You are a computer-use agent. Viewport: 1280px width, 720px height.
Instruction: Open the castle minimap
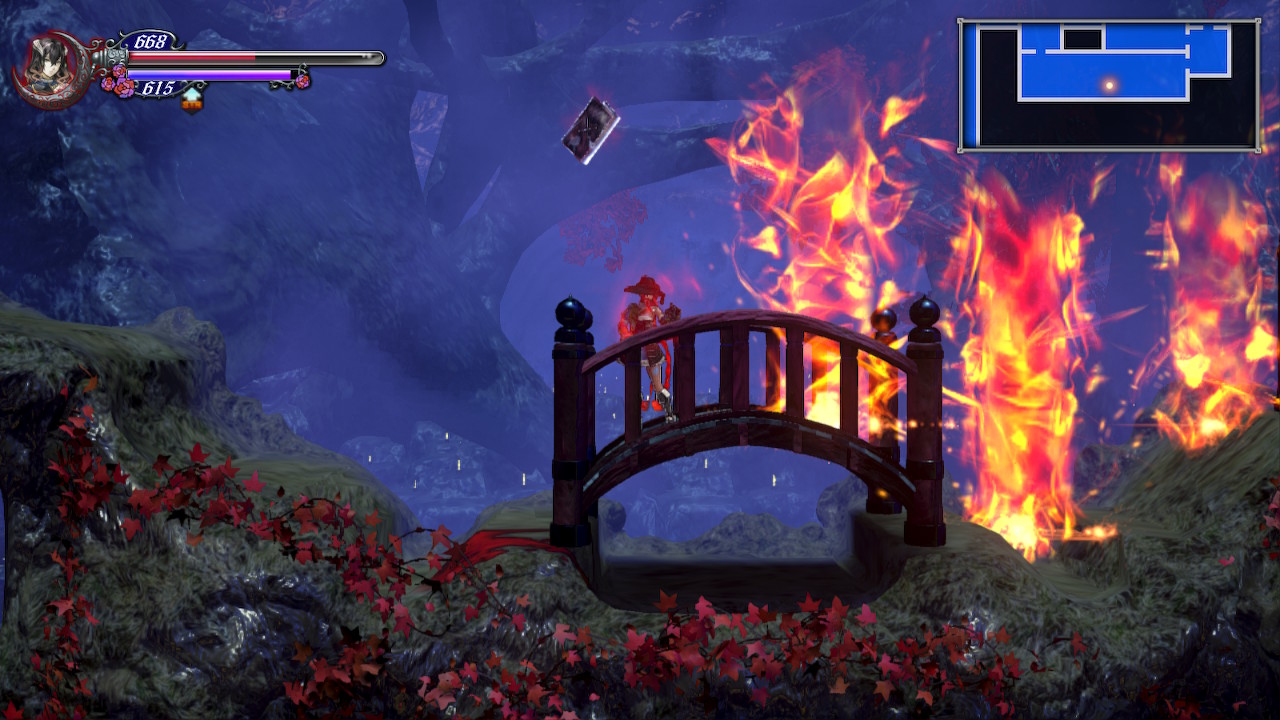coord(1108,85)
